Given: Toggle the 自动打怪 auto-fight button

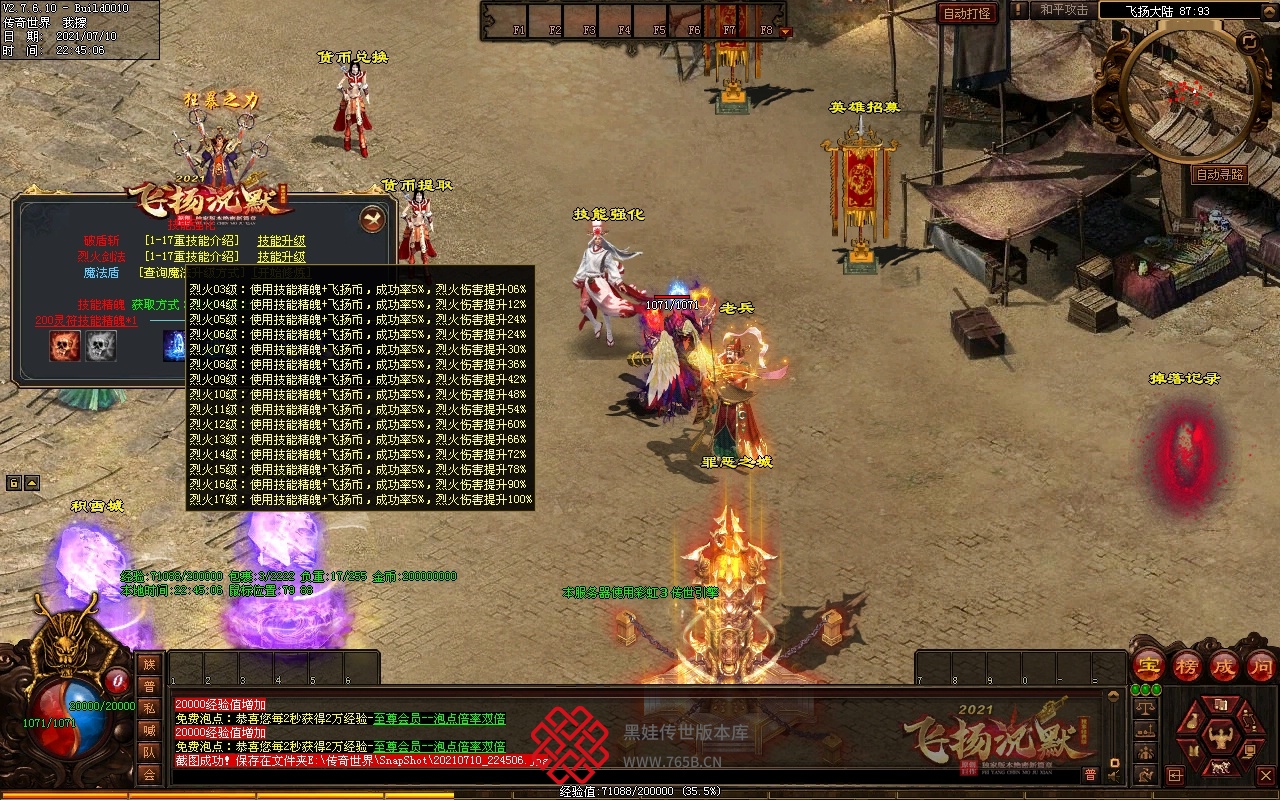Looking at the screenshot, I should 968,13.
